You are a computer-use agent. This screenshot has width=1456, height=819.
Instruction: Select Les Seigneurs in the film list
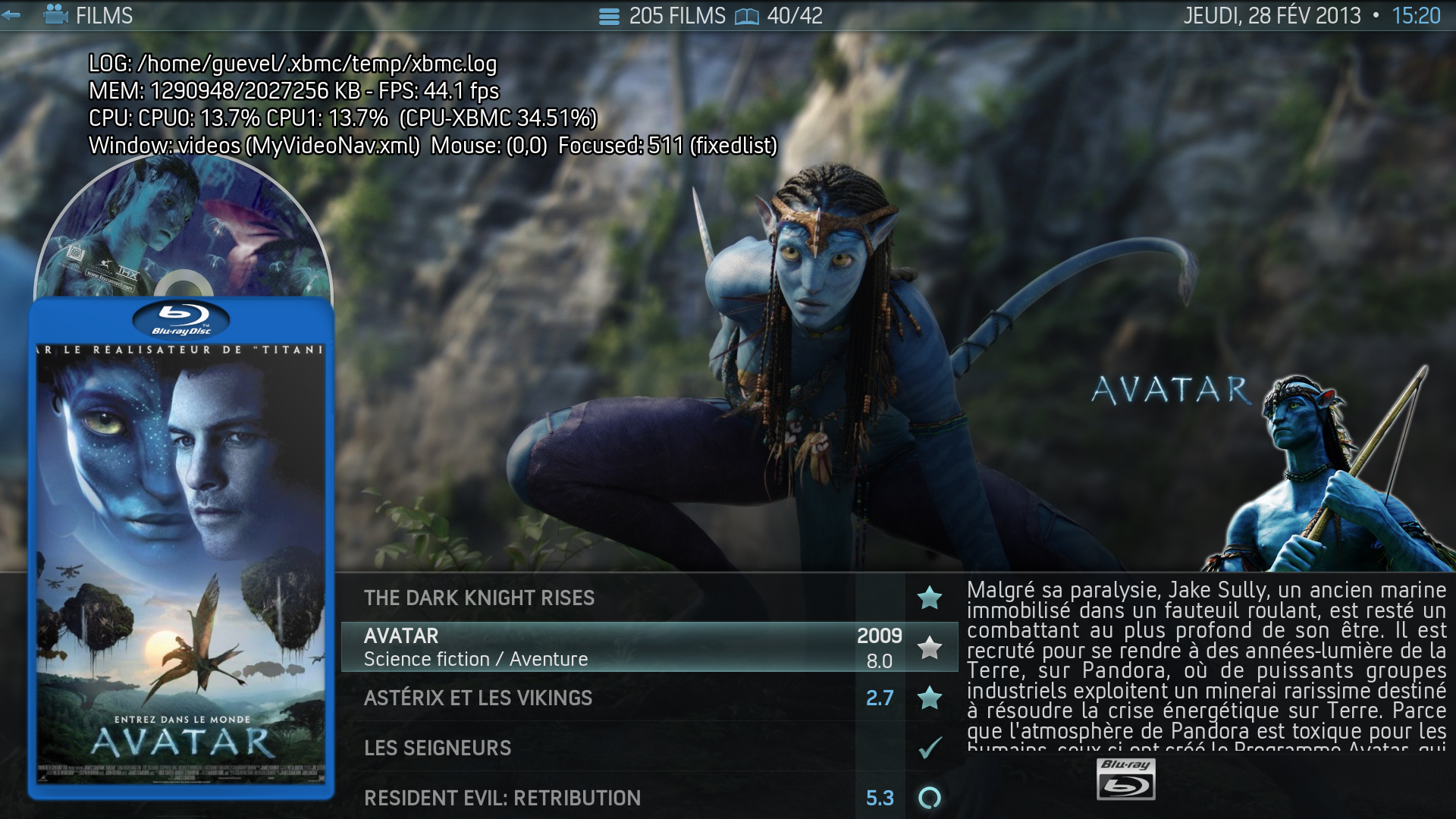pyautogui.click(x=438, y=748)
